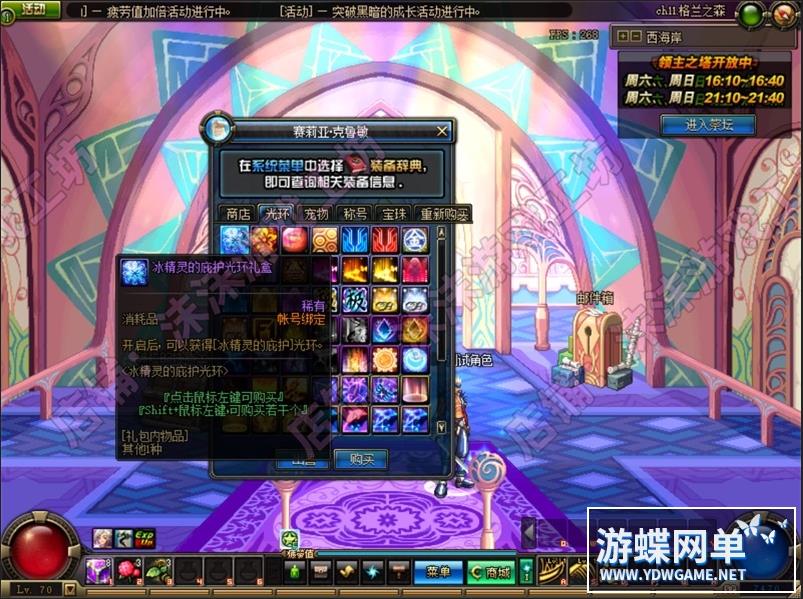Click the minimap minus zoom button
The height and width of the screenshot is (599, 803).
click(x=637, y=36)
